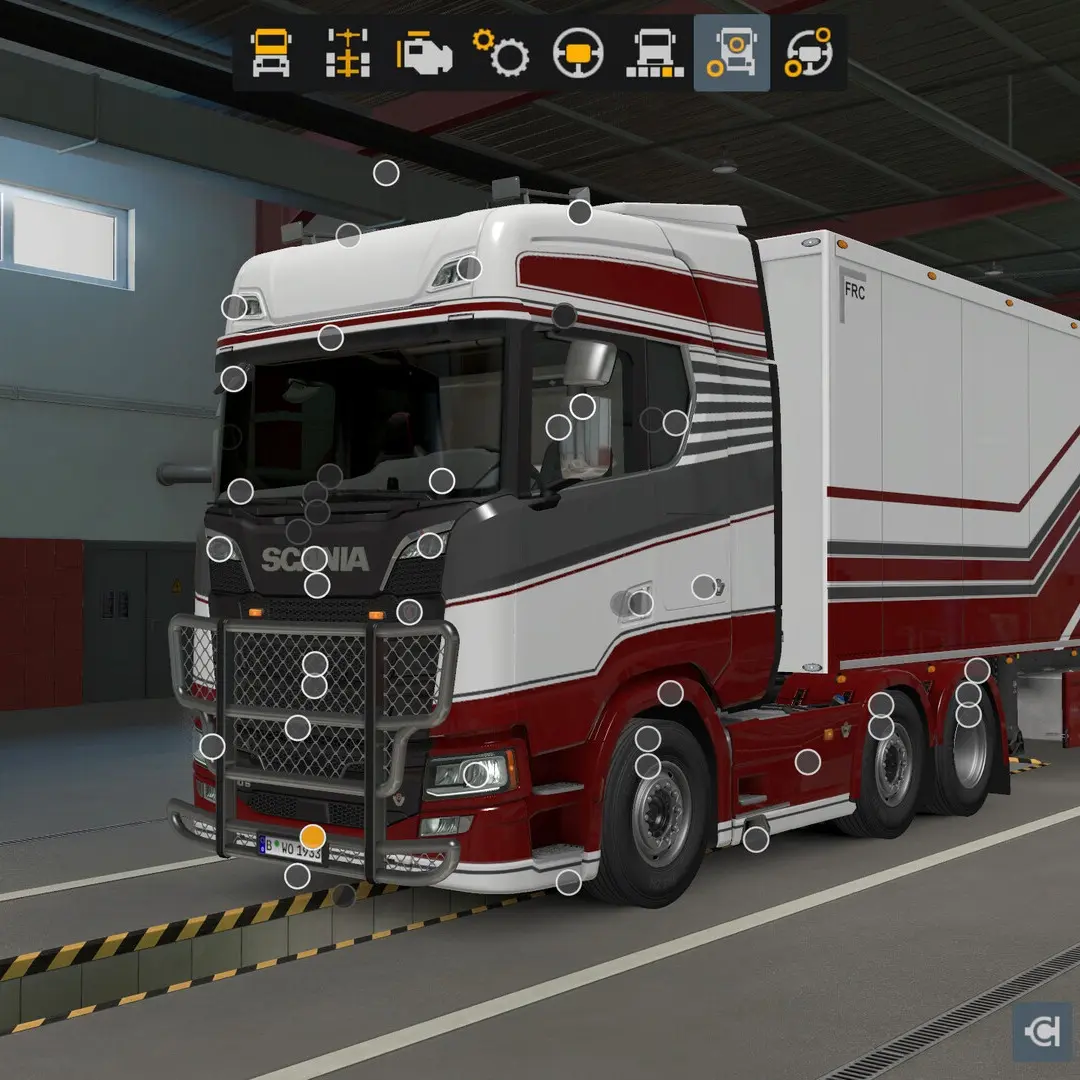Open the steering wheel accessories tab
The height and width of the screenshot is (1080, 1080).
[808, 53]
